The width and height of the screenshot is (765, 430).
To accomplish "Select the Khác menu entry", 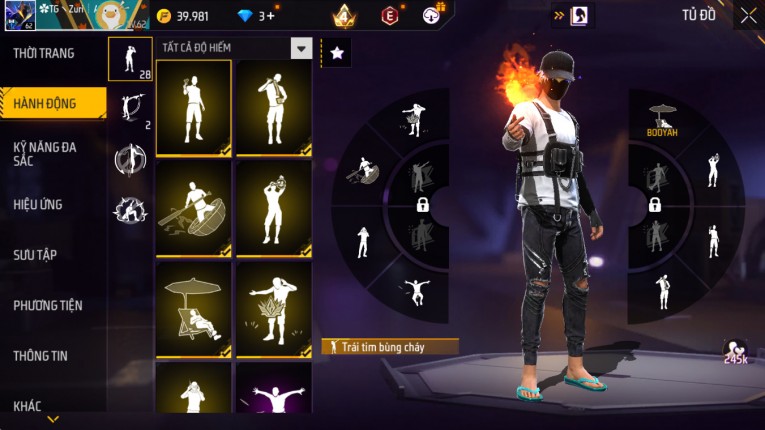I will [x=28, y=406].
